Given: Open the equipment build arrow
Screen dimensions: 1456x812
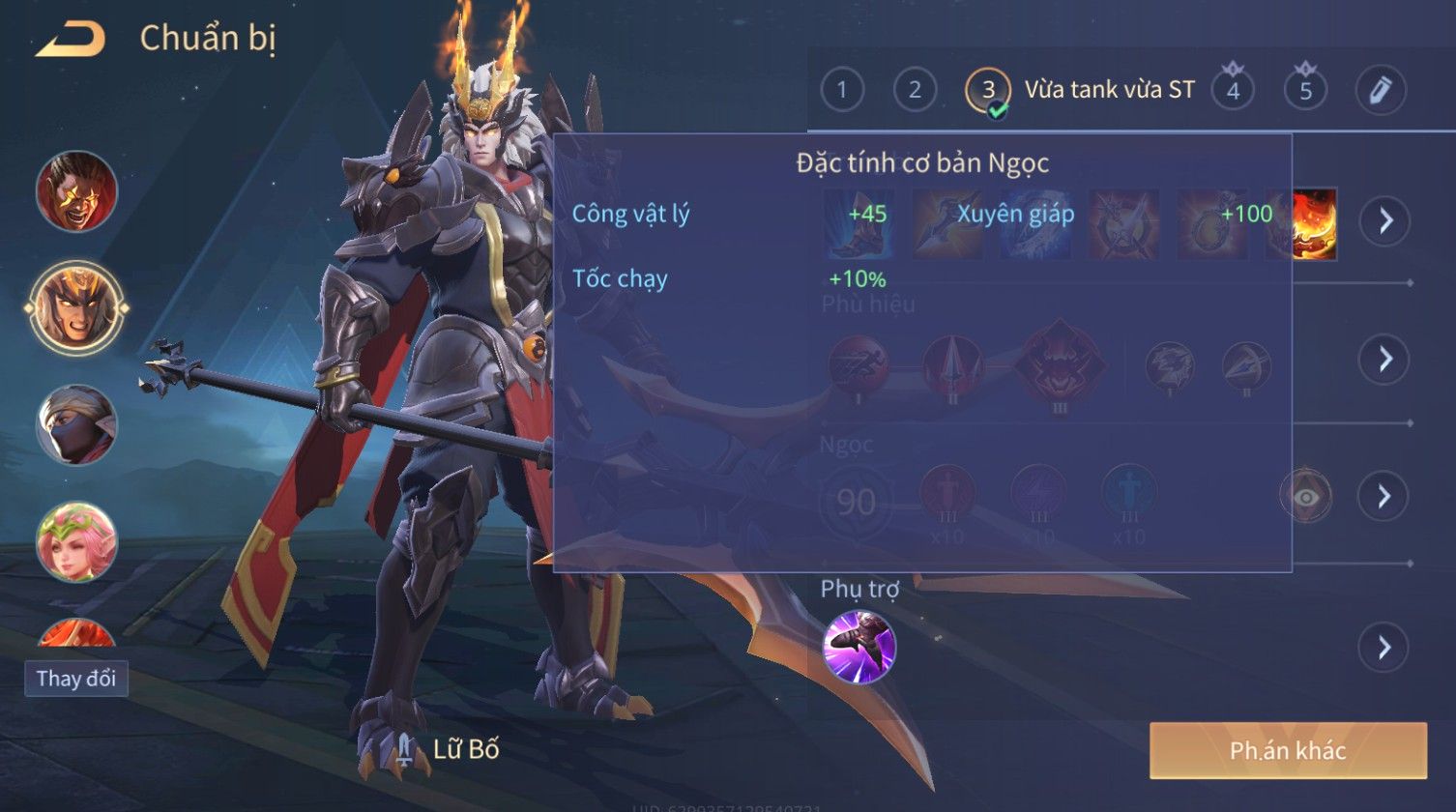Looking at the screenshot, I should point(1385,221).
